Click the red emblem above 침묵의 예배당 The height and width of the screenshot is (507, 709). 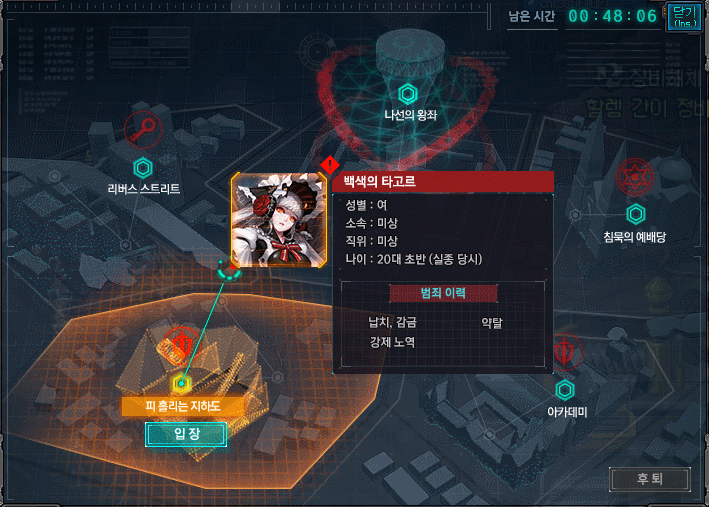click(x=635, y=176)
